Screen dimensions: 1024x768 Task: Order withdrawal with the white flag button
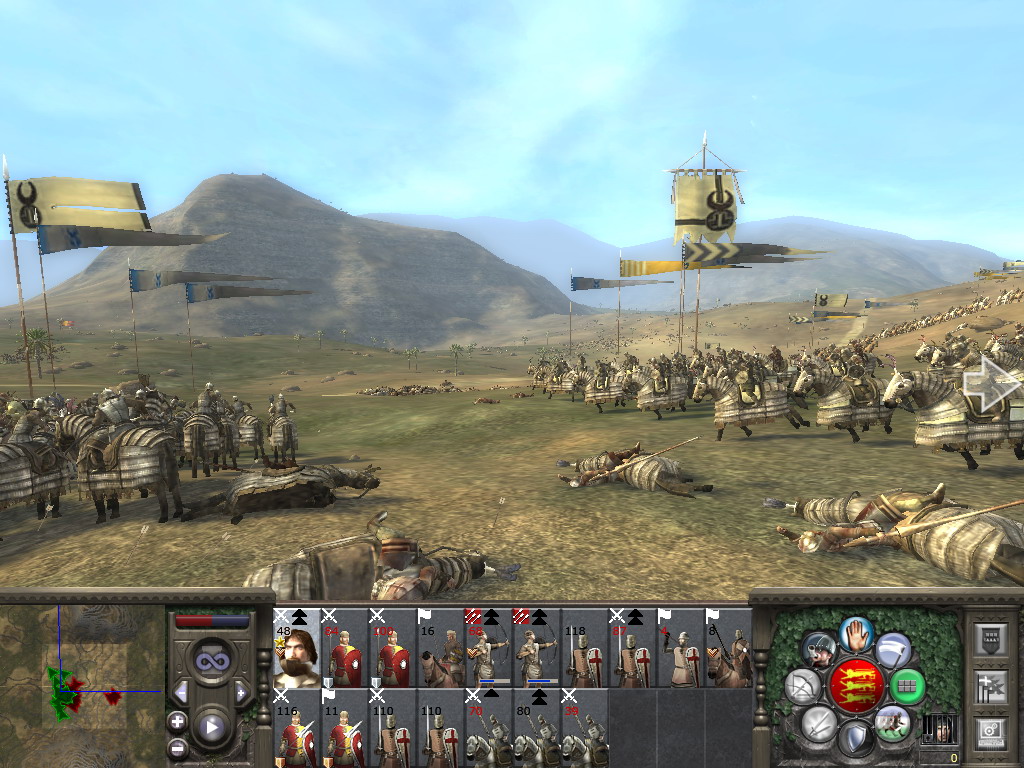[x=894, y=650]
